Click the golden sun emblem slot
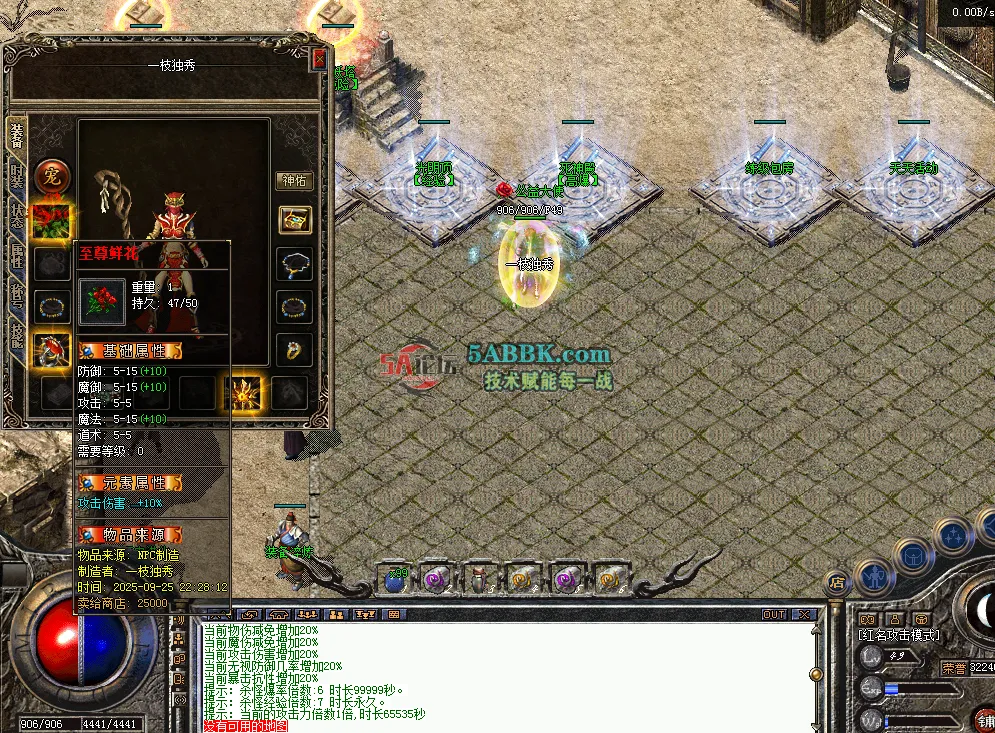995x733 pixels. 244,392
